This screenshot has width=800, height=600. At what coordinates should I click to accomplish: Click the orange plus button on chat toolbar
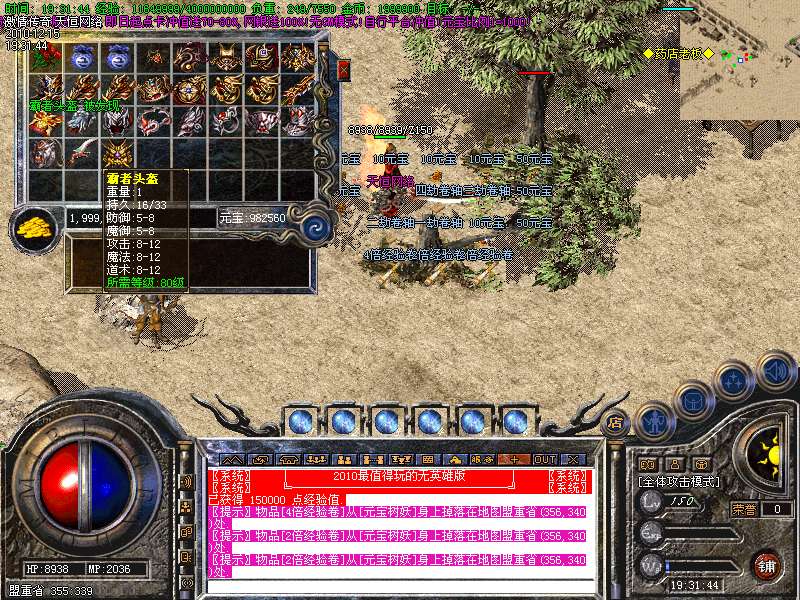tap(515, 459)
